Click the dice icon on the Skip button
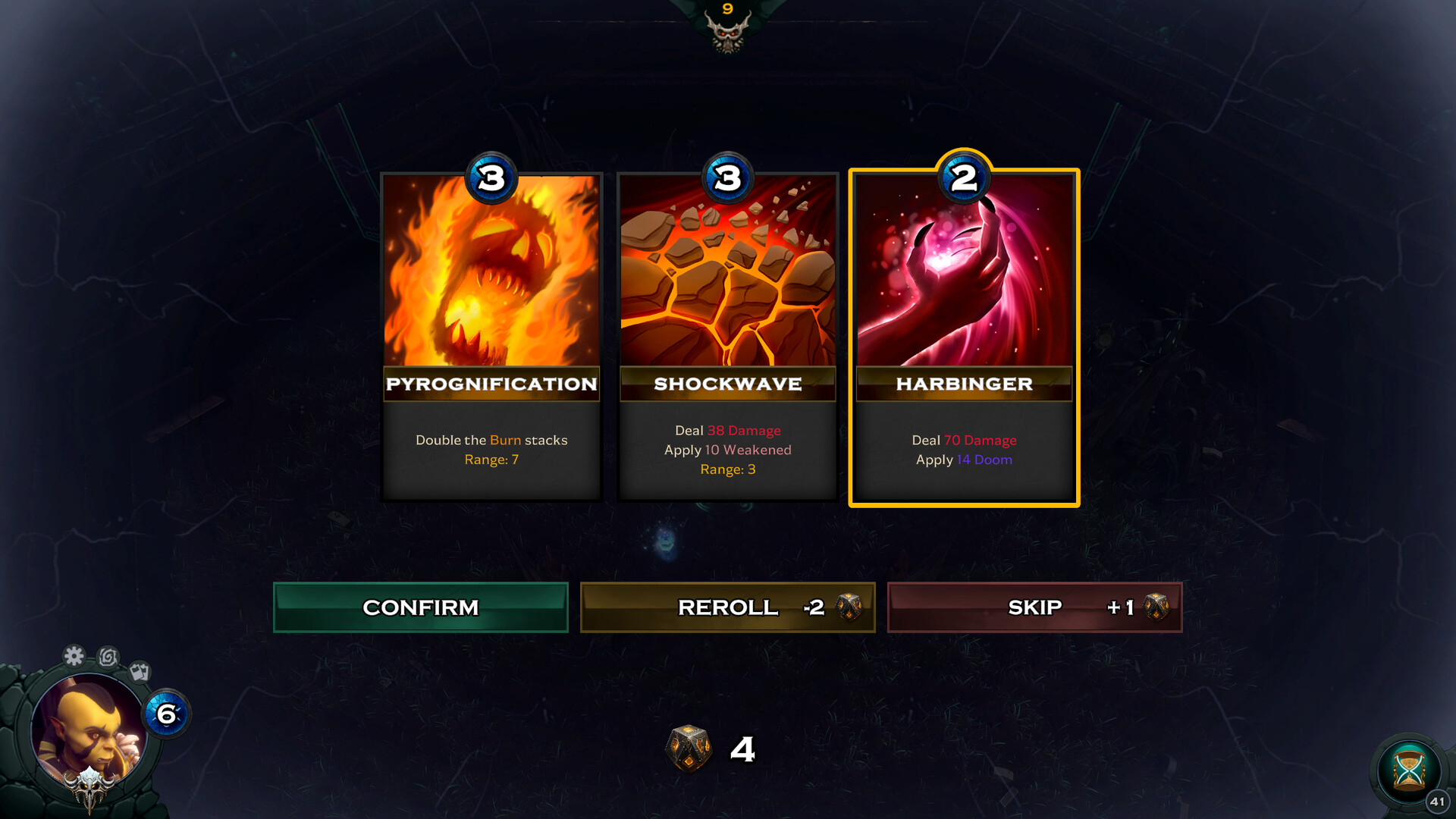Screen dimensions: 1456x819 point(1156,607)
